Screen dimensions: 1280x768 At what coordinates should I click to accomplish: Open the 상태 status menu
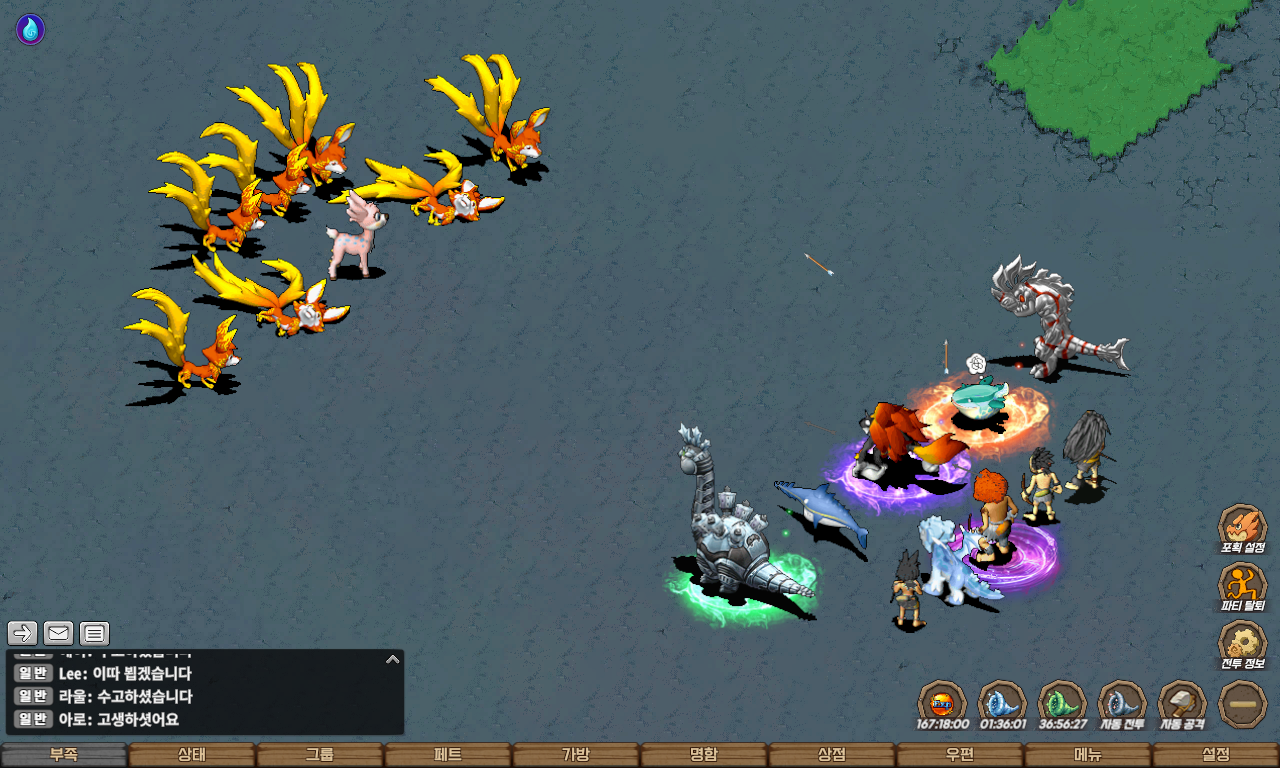click(192, 755)
